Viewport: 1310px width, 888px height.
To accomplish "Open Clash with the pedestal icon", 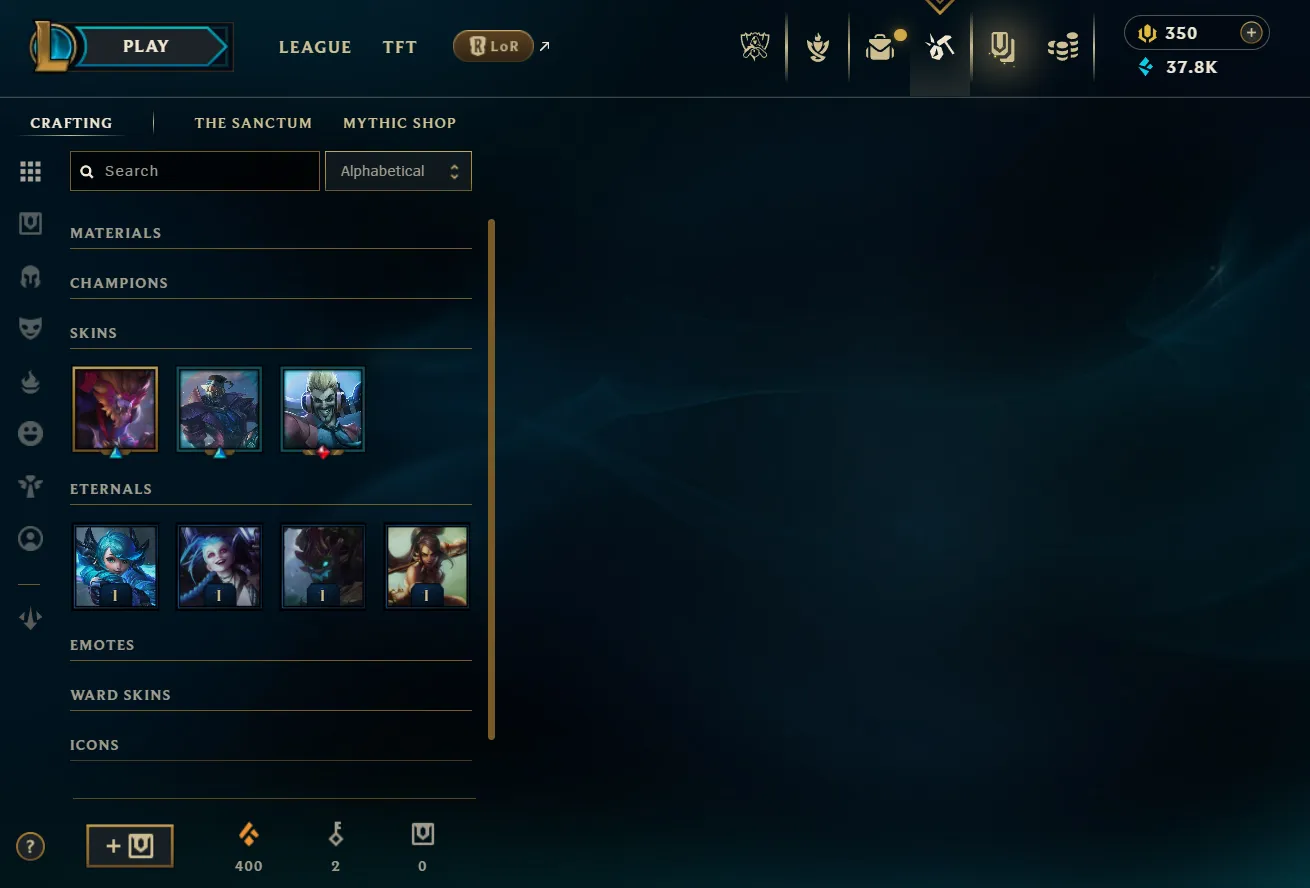I will (x=818, y=46).
